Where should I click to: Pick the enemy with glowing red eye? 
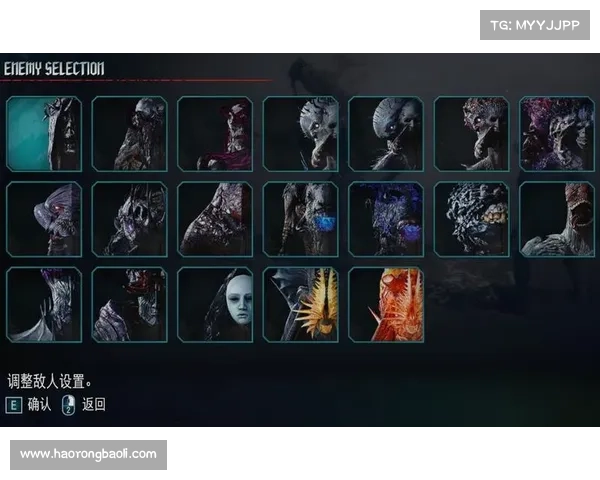tap(43, 219)
